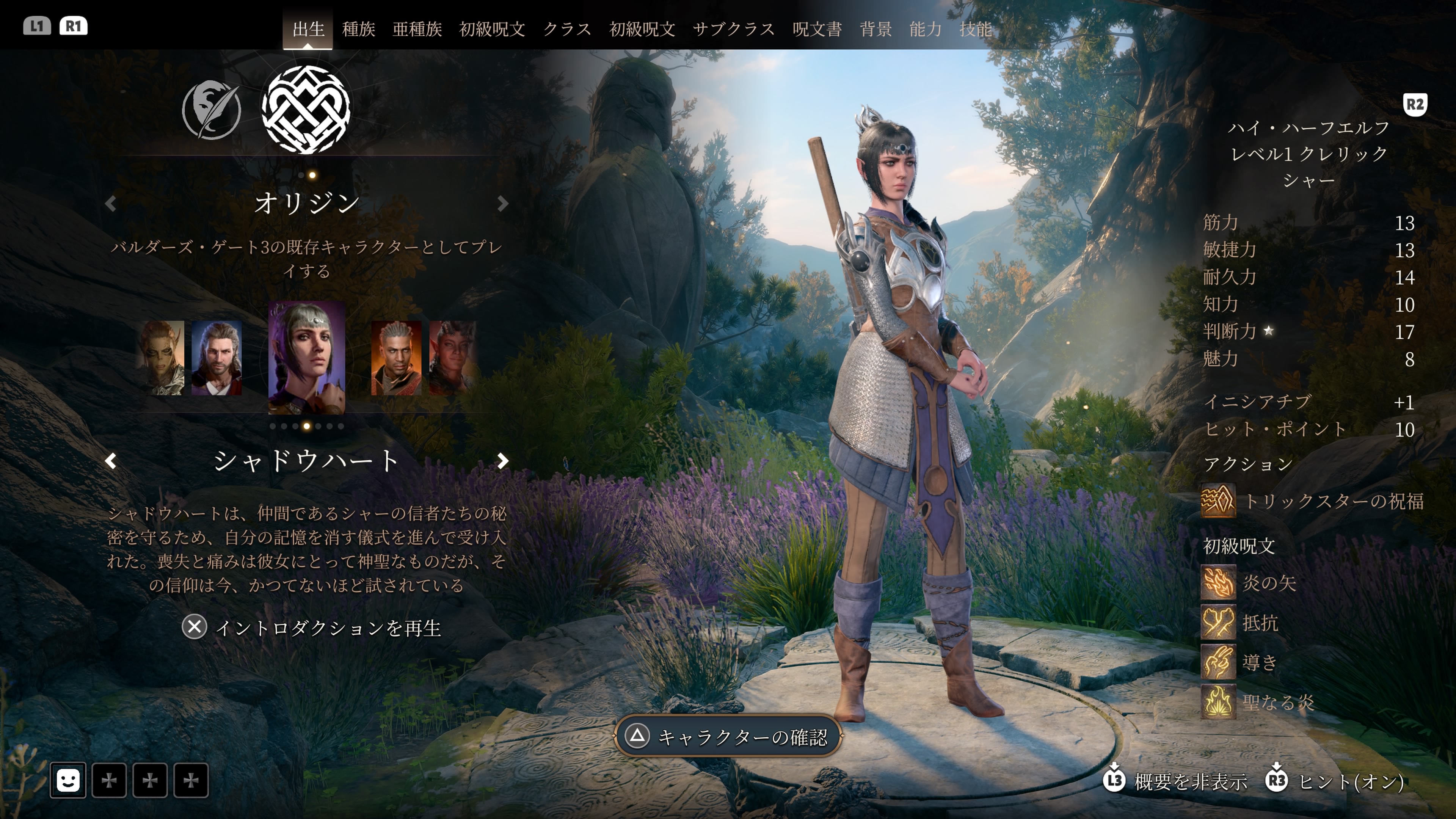1456x819 pixels.
Task: Select the Karlach origin portrait
Action: pyautogui.click(x=452, y=357)
